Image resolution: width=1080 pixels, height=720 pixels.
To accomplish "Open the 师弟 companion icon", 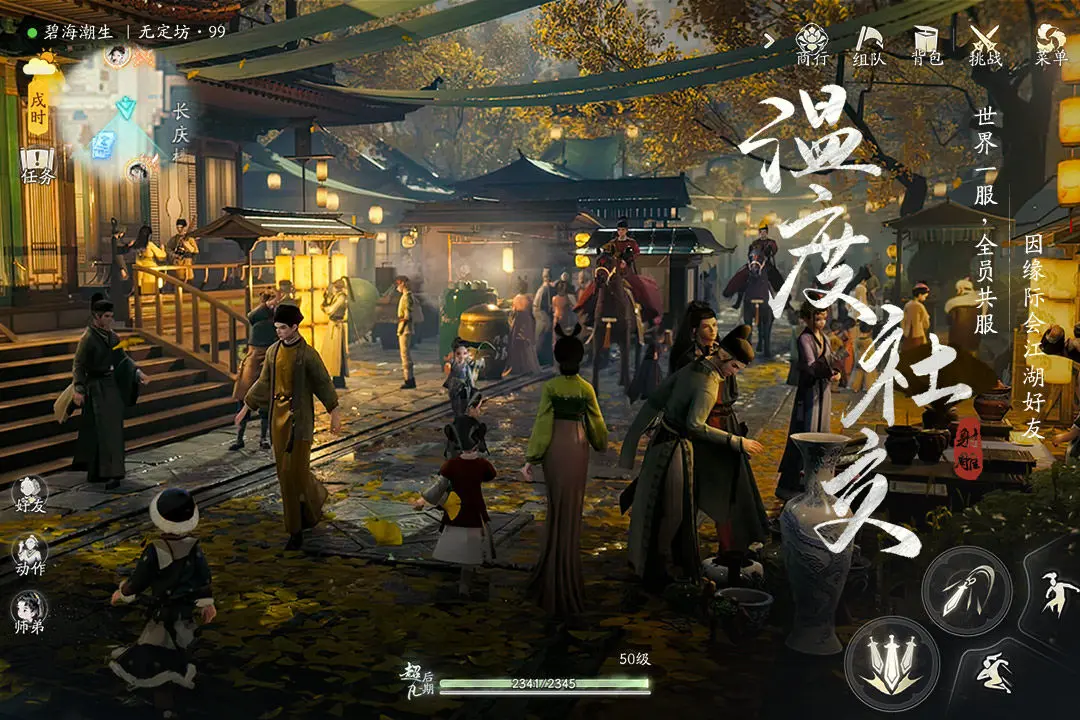I will (x=30, y=612).
